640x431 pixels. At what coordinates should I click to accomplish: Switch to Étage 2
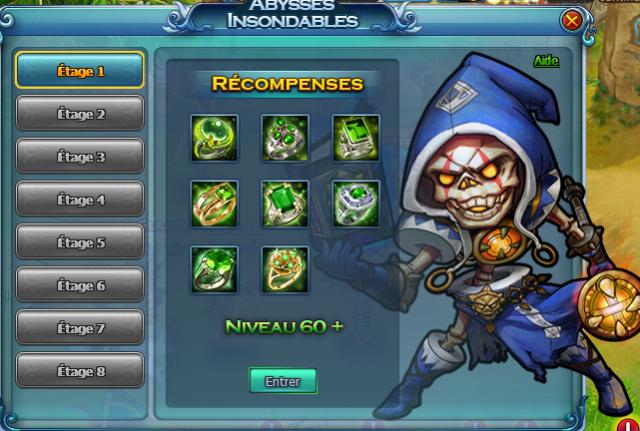[x=80, y=114]
